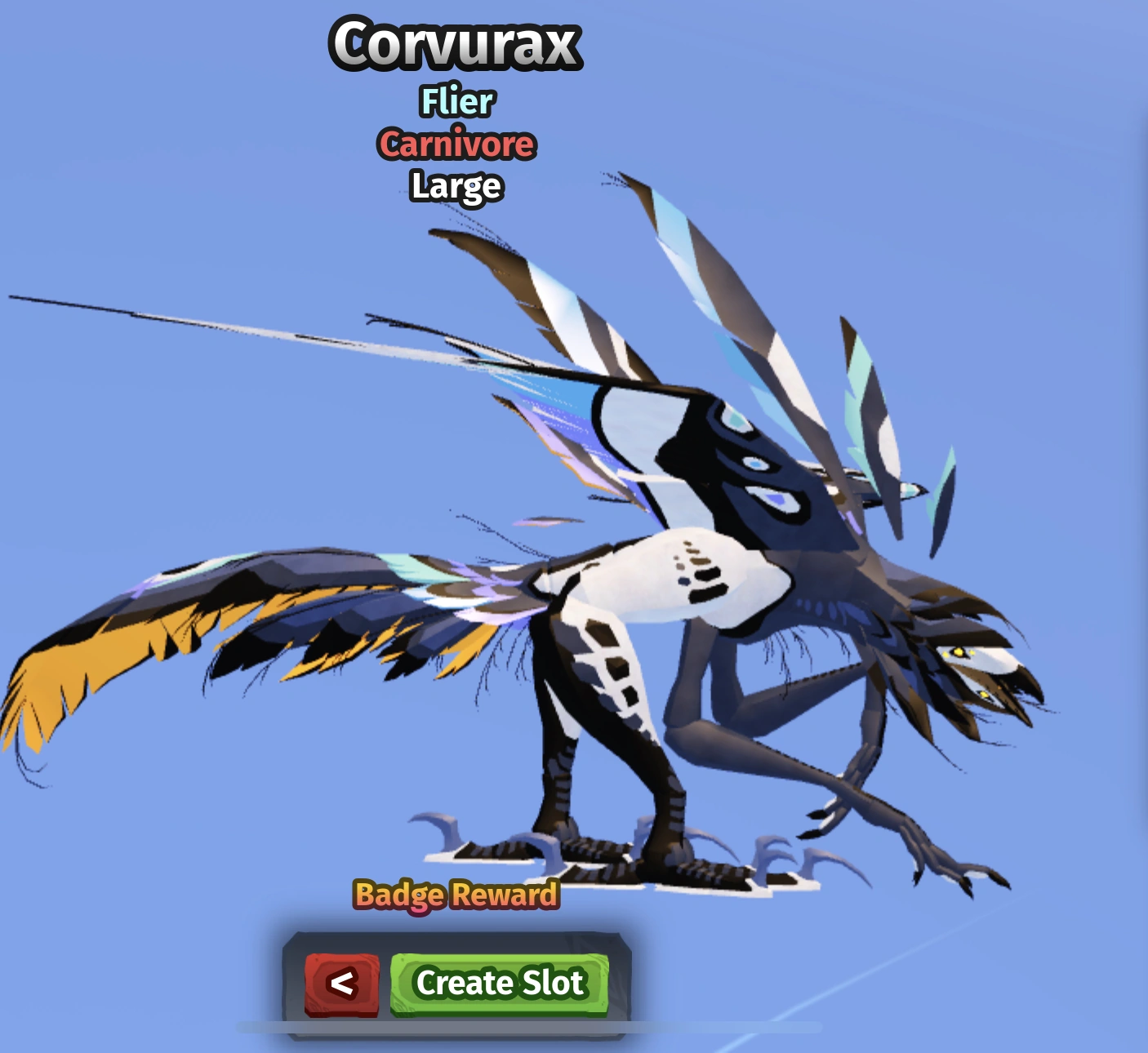Click the back chevron to collapse the panel
1148x1053 pixels.
point(343,983)
